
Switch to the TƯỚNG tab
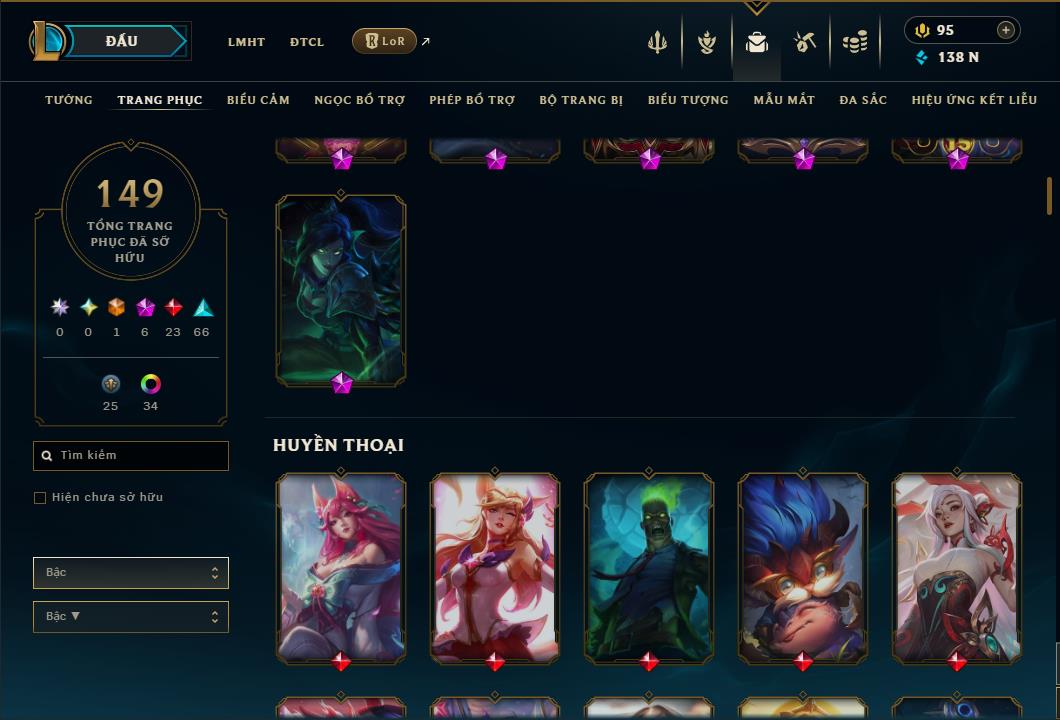69,100
